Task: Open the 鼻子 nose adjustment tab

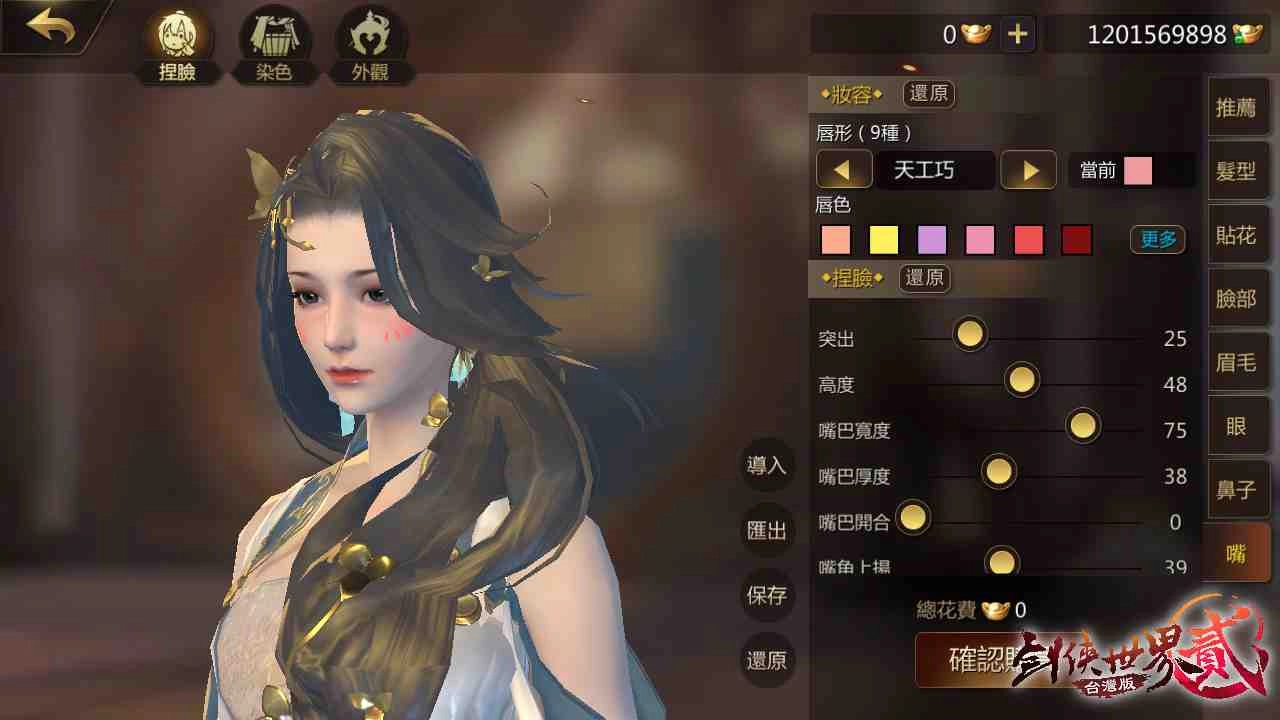Action: coord(1237,489)
